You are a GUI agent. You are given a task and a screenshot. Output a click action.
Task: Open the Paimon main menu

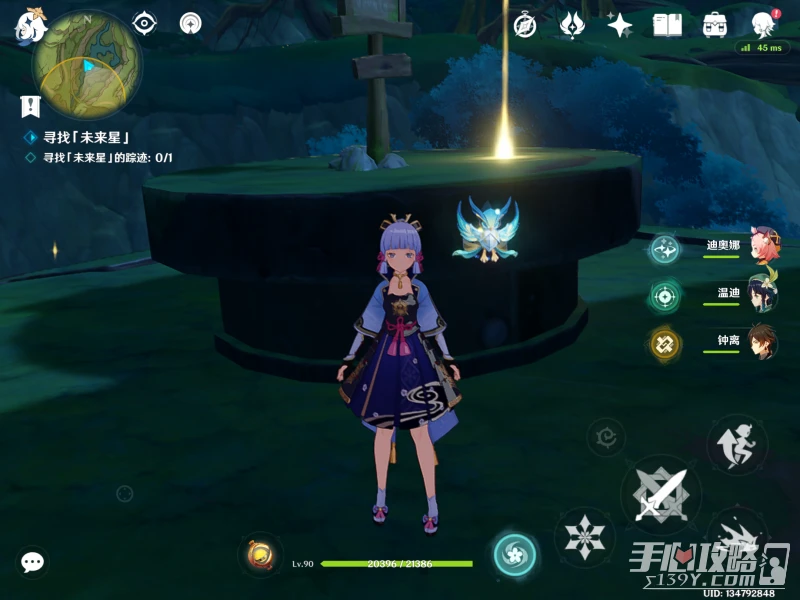click(30, 24)
